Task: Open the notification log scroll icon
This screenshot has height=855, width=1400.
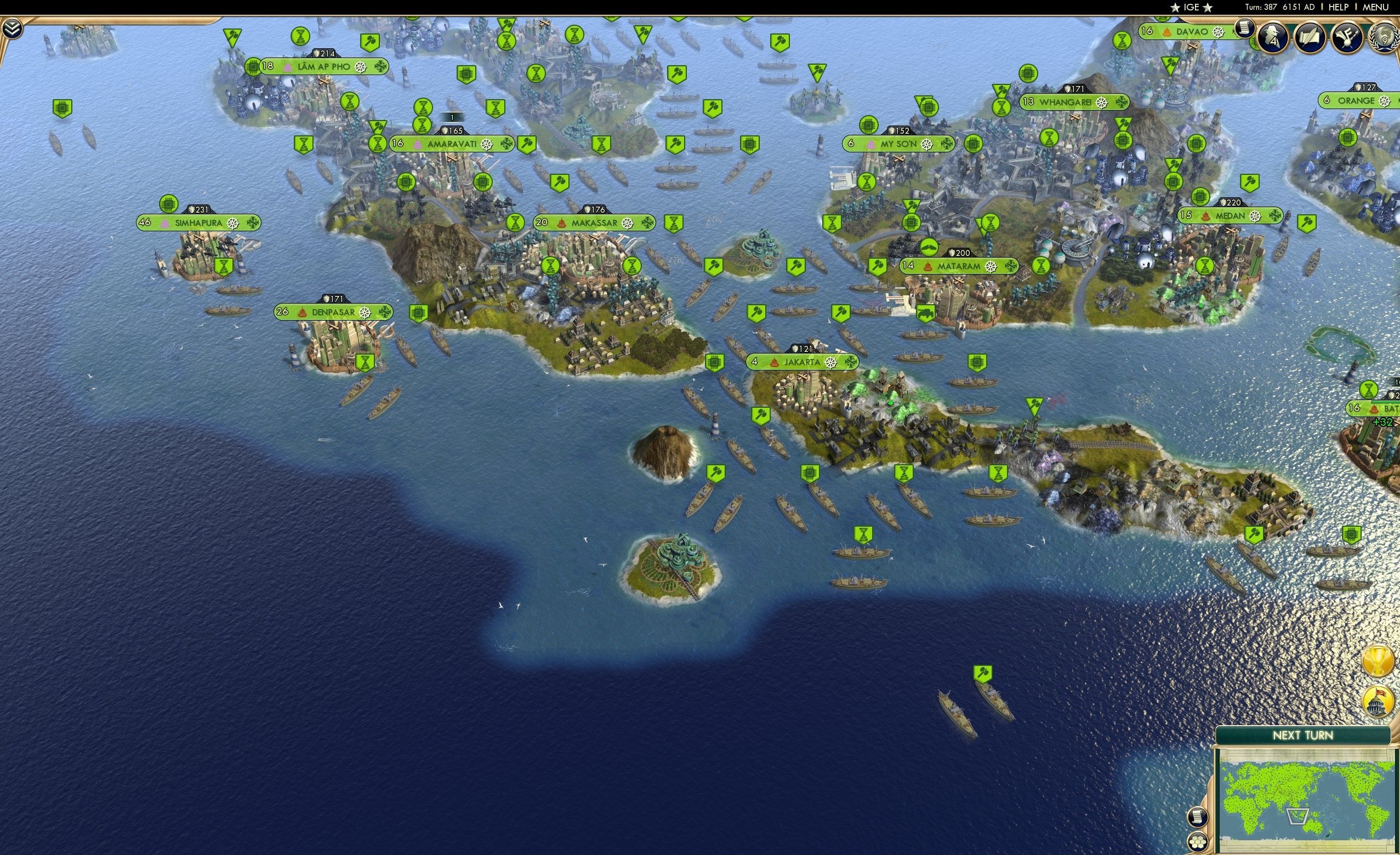Action: 1245,31
